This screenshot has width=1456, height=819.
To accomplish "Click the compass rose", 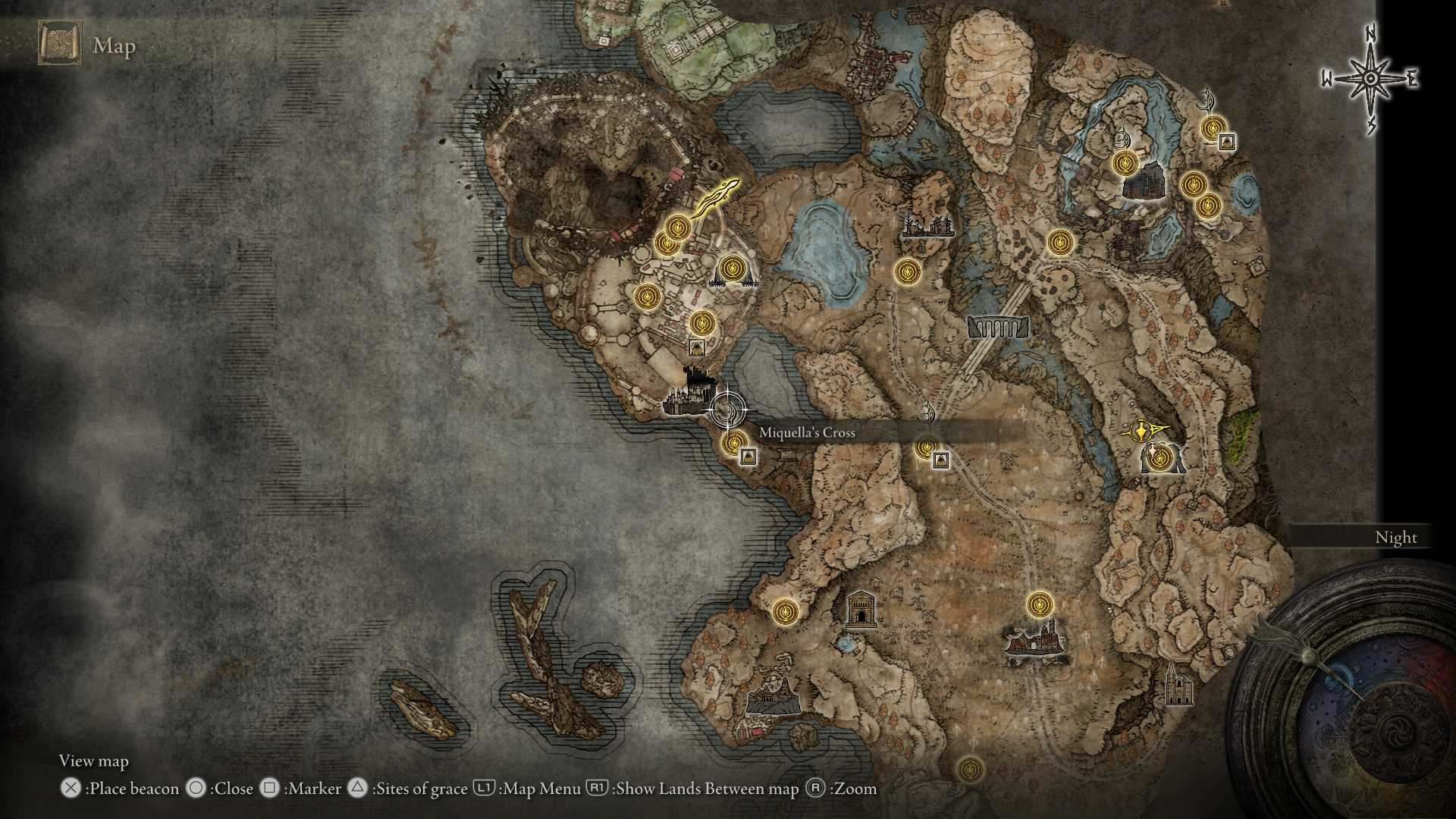I will (1370, 78).
